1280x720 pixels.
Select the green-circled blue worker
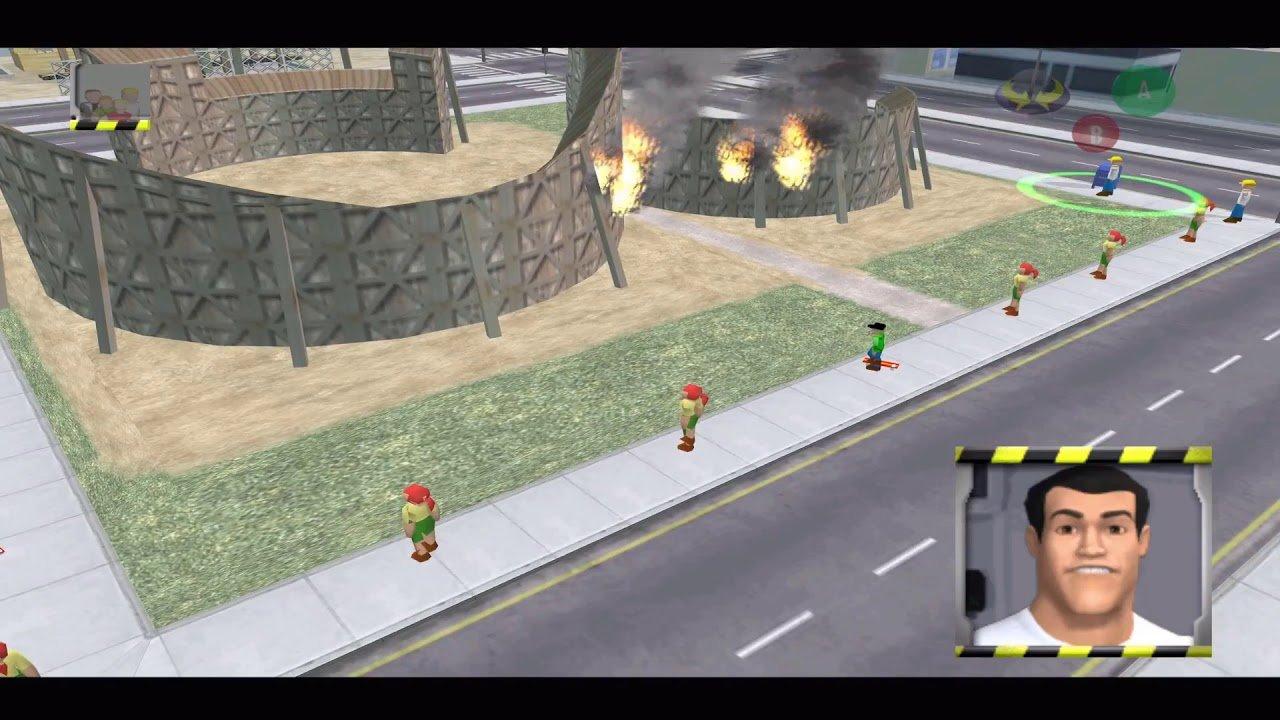[x=1105, y=180]
